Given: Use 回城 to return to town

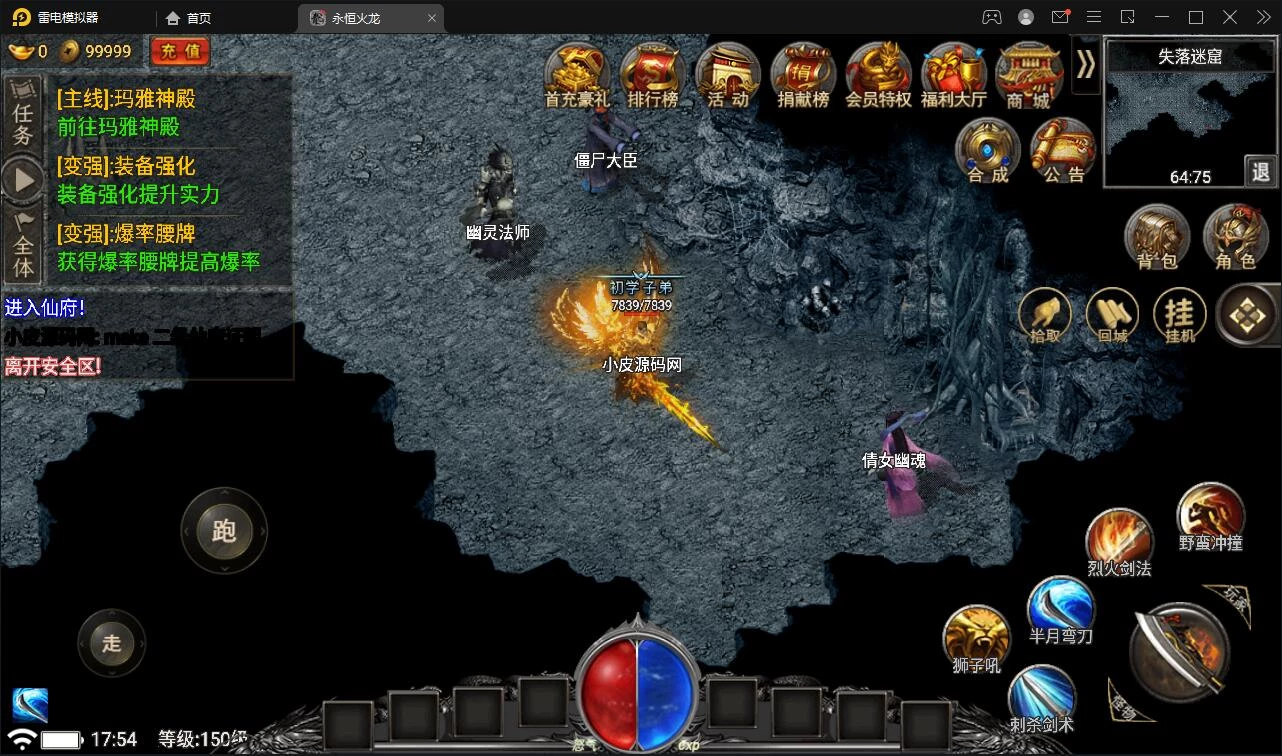Looking at the screenshot, I should [1112, 316].
